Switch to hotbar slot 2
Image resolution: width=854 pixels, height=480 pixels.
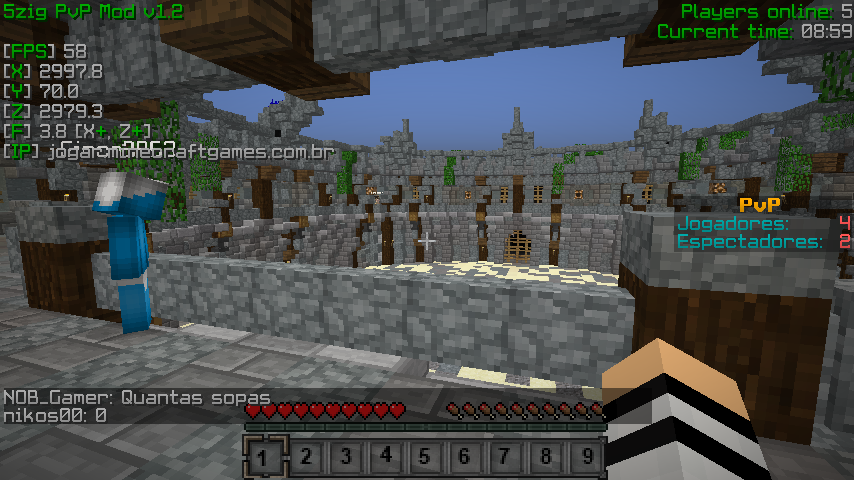(305, 458)
